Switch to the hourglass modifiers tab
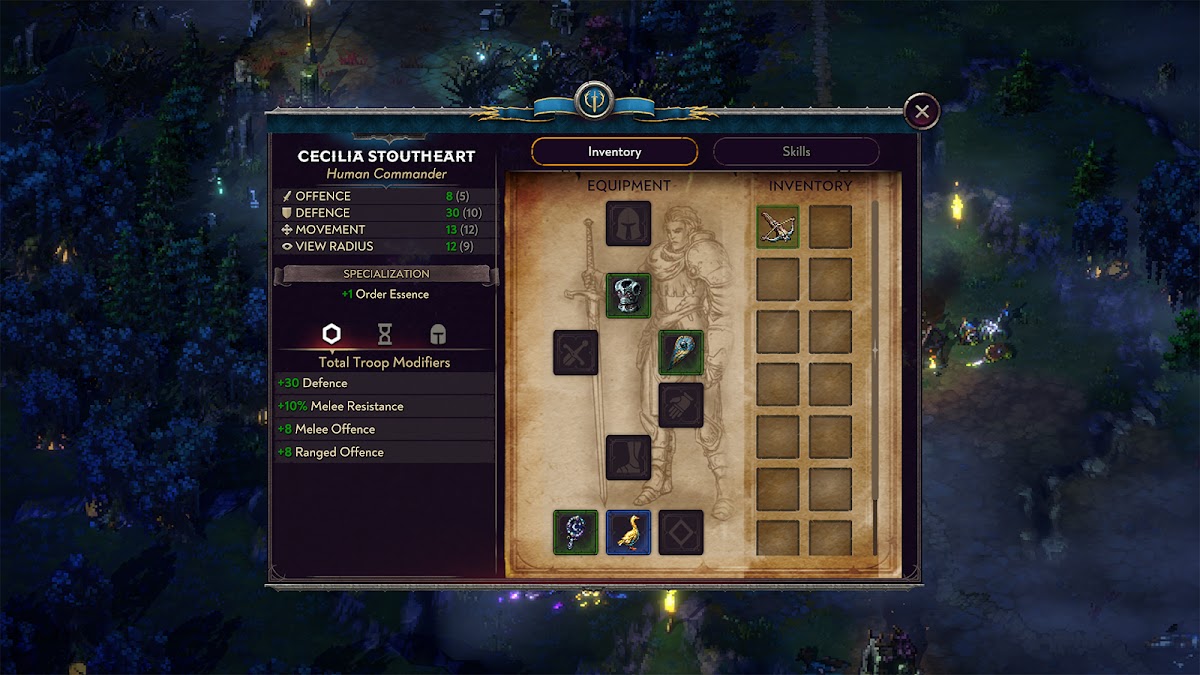Viewport: 1200px width, 675px height. [384, 334]
